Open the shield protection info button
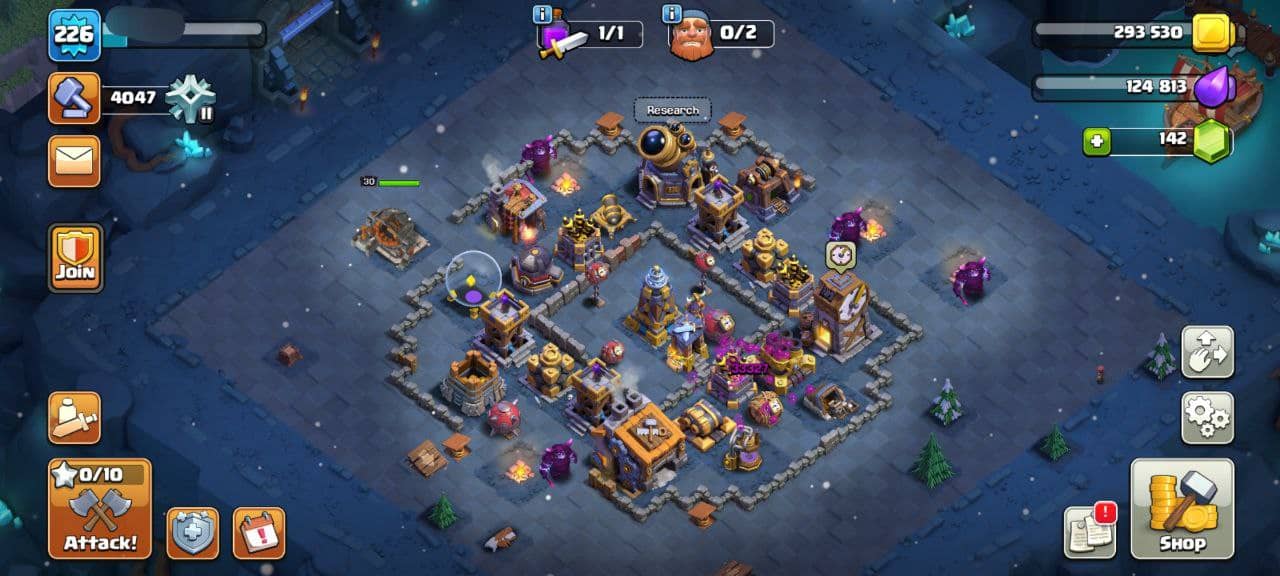 (x=192, y=533)
